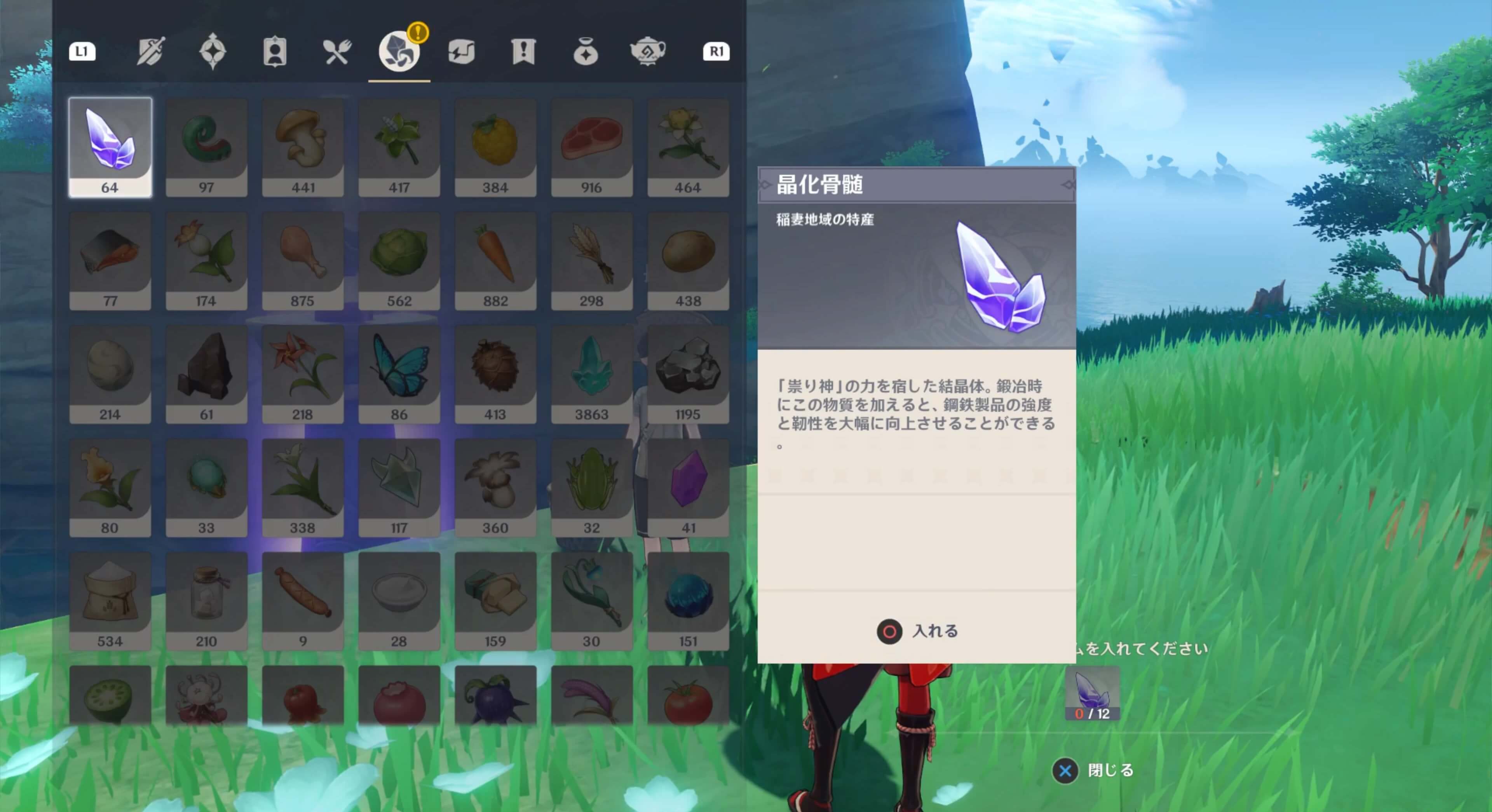The image size is (1492, 812).
Task: Open the Gadgets inventory tab
Action: pos(461,52)
